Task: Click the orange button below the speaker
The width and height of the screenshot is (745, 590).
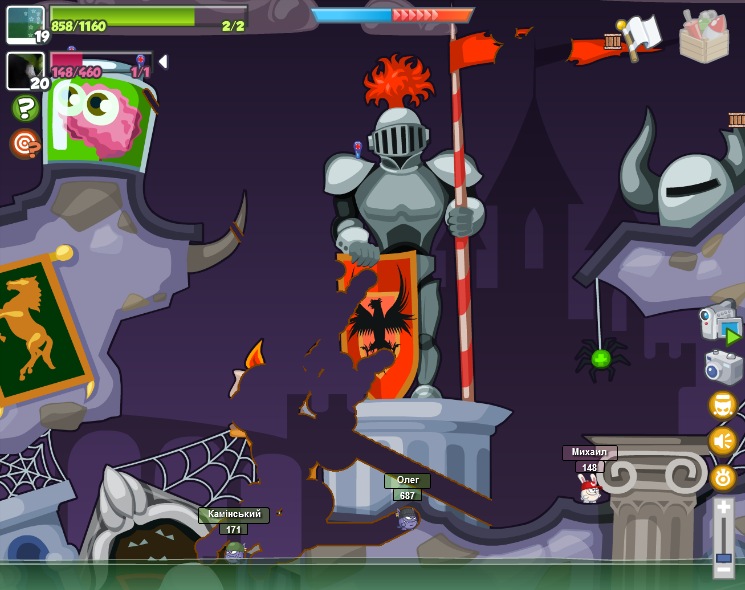Action: tap(723, 477)
